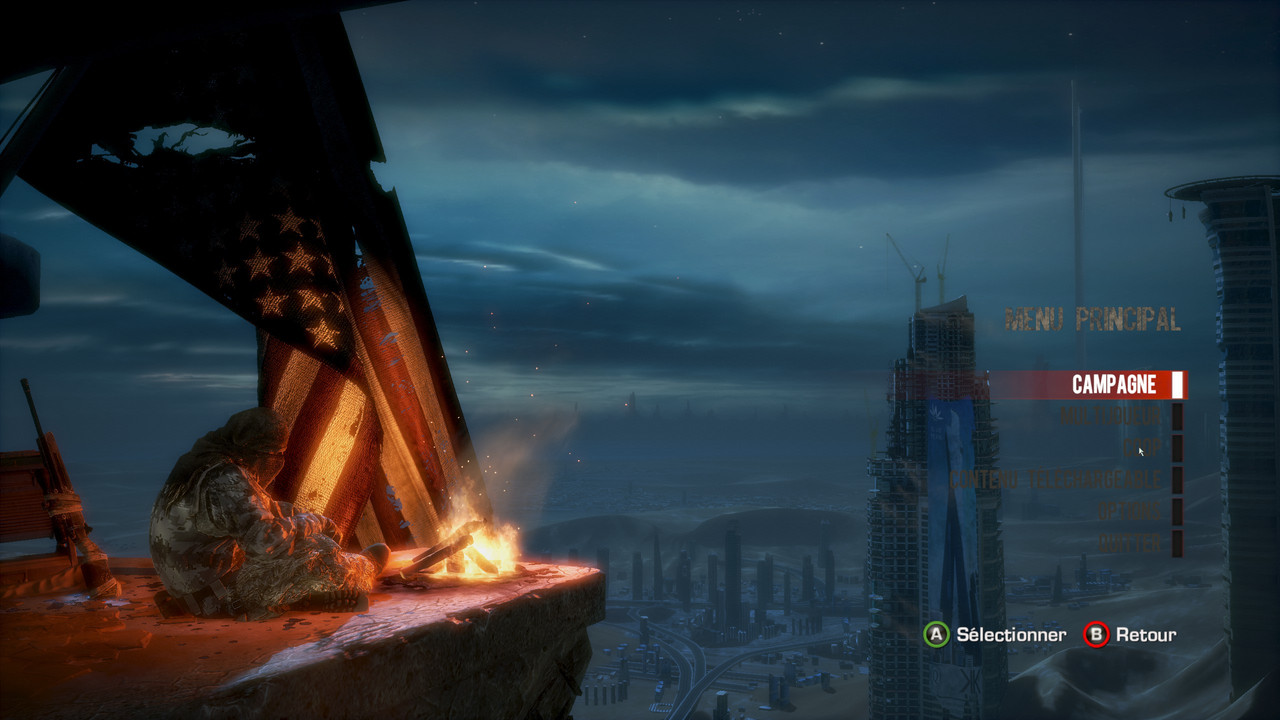Go to the Options menu

[1130, 512]
